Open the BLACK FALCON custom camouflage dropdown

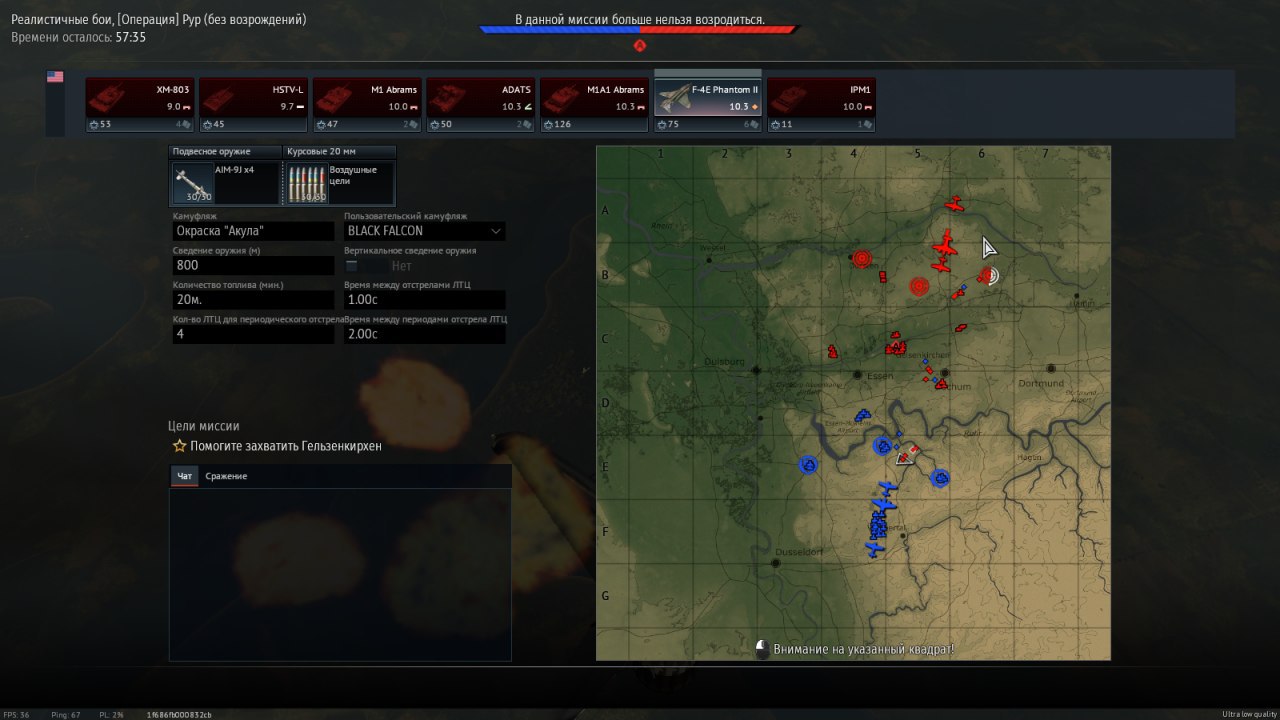pos(424,231)
